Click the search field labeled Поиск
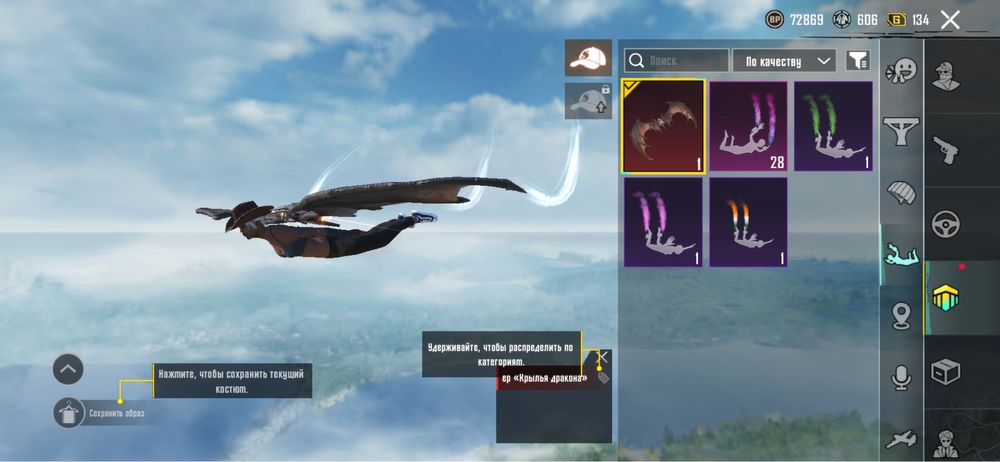 [677, 61]
